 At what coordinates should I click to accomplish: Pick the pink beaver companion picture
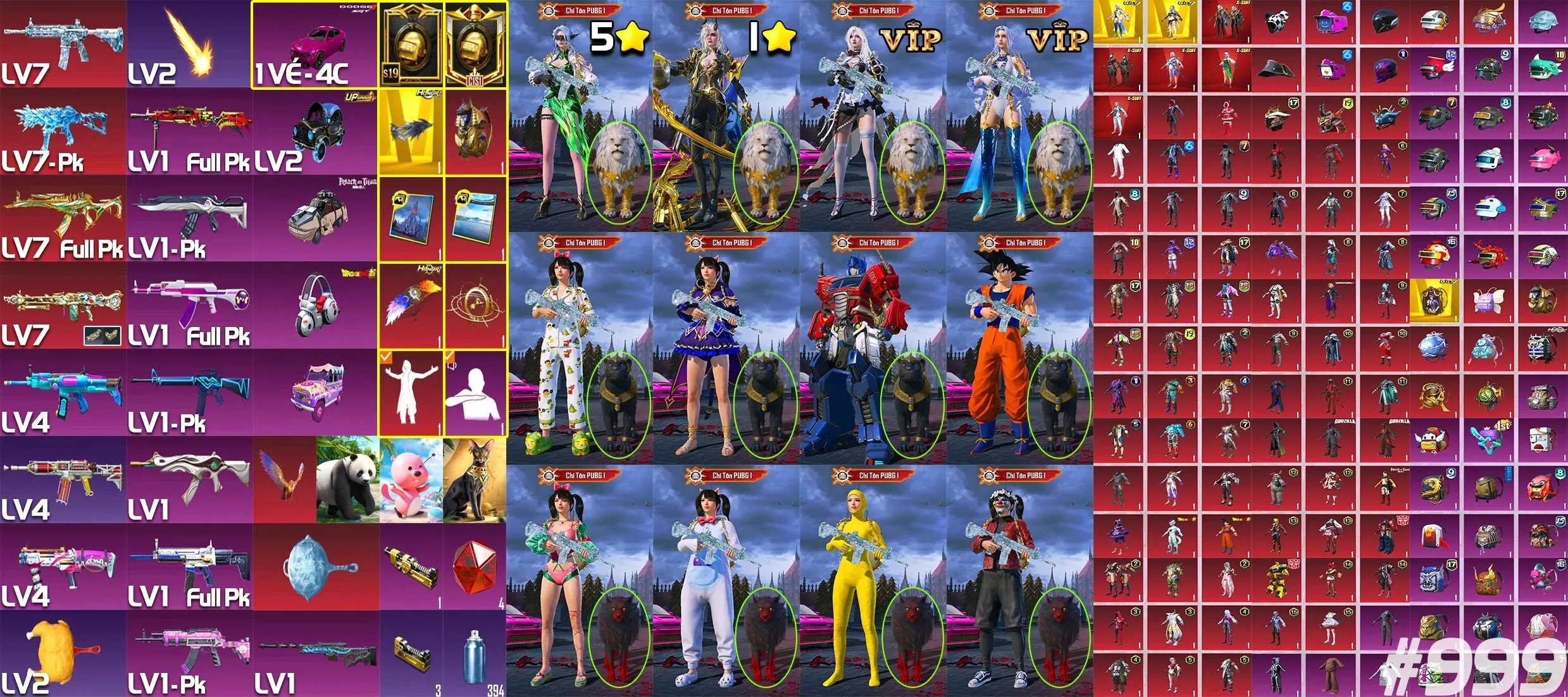[x=411, y=479]
